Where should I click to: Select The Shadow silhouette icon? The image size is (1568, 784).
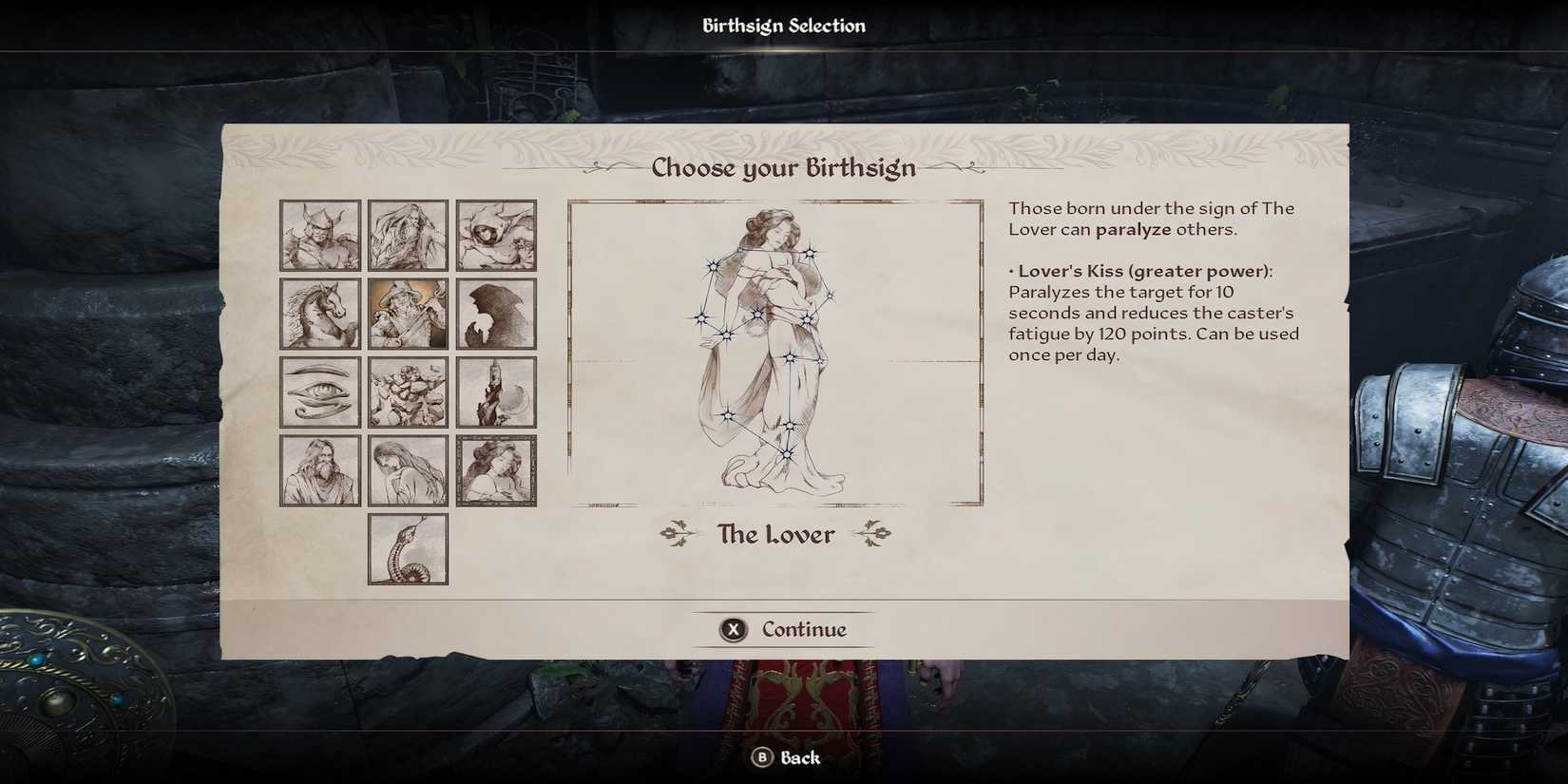[496, 313]
